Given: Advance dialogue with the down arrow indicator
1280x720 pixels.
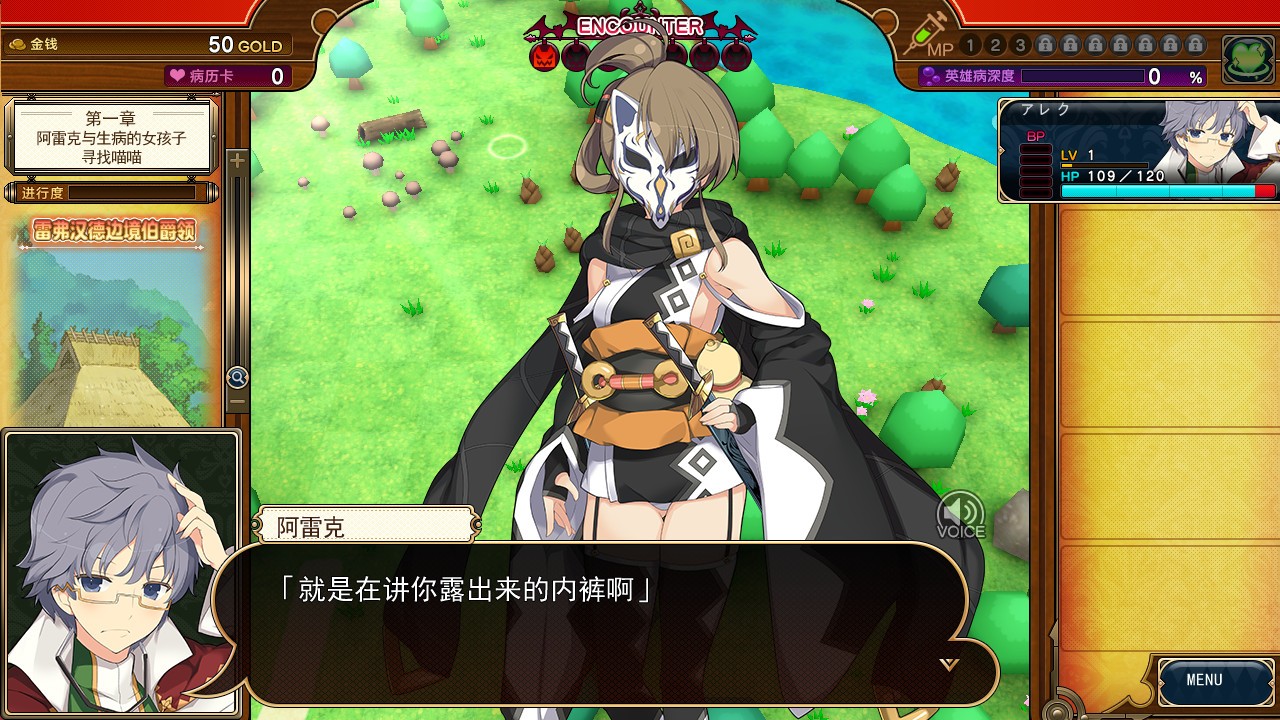Looking at the screenshot, I should [949, 663].
